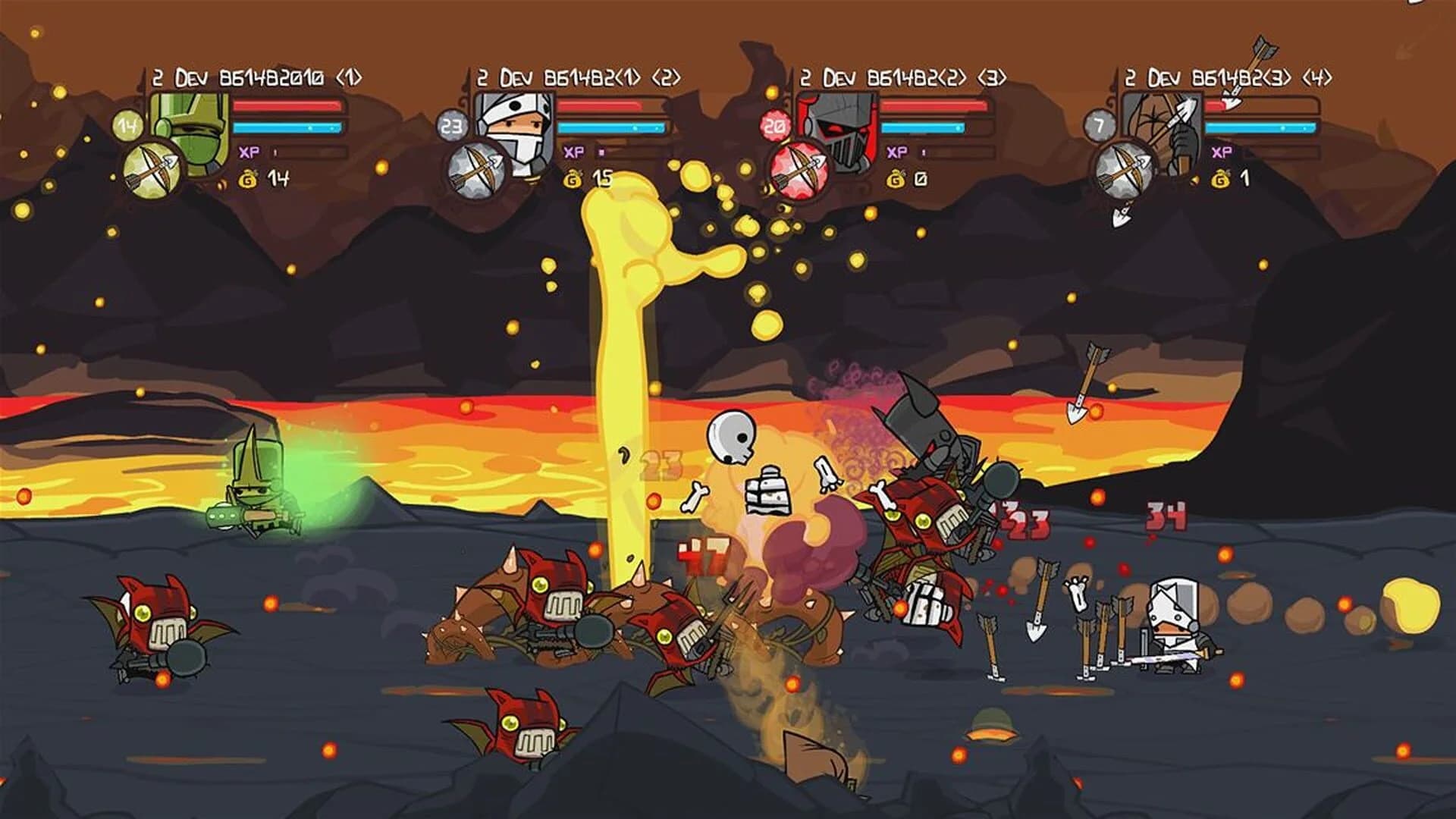Click player 4's gold bag showing 1
Image resolution: width=1456 pixels, height=819 pixels.
(1221, 180)
